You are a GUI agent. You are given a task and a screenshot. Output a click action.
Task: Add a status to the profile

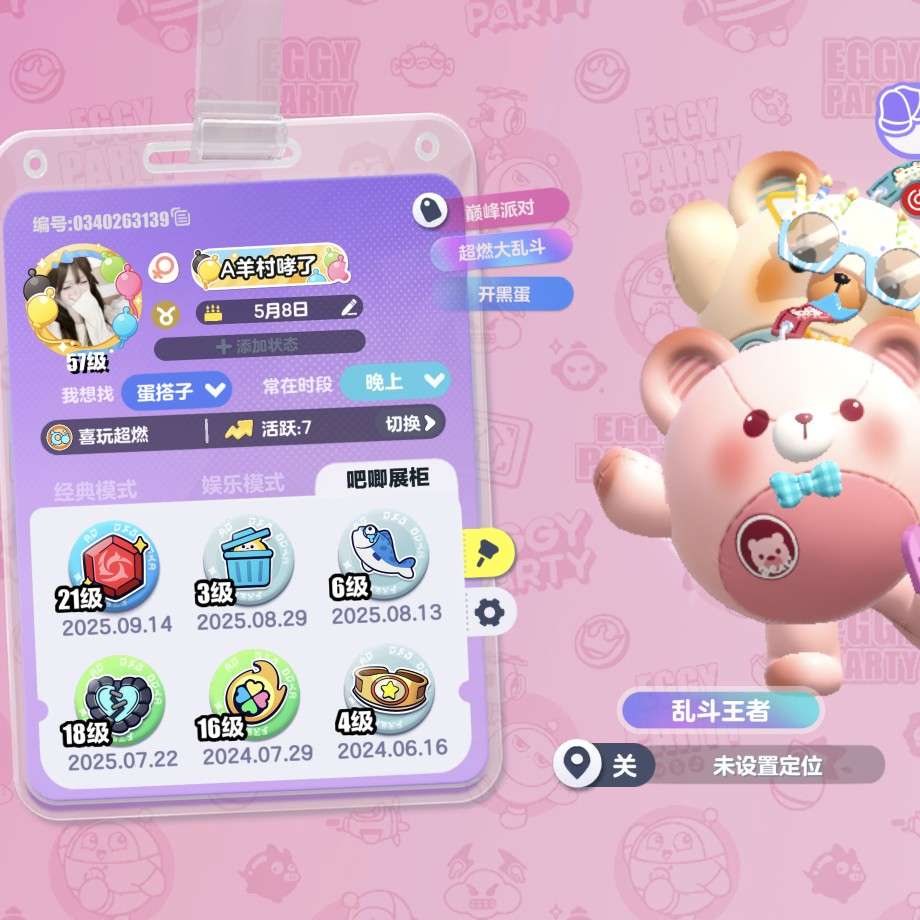click(258, 345)
